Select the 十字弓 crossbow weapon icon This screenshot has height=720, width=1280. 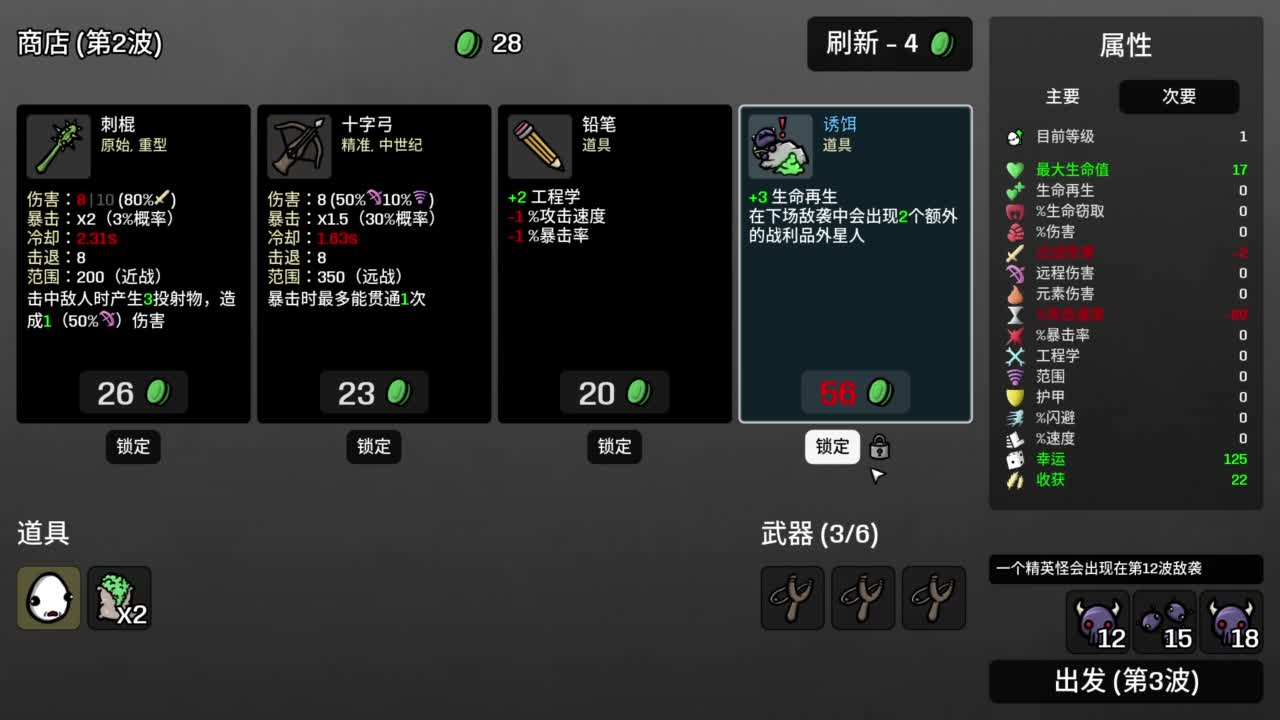[x=298, y=145]
